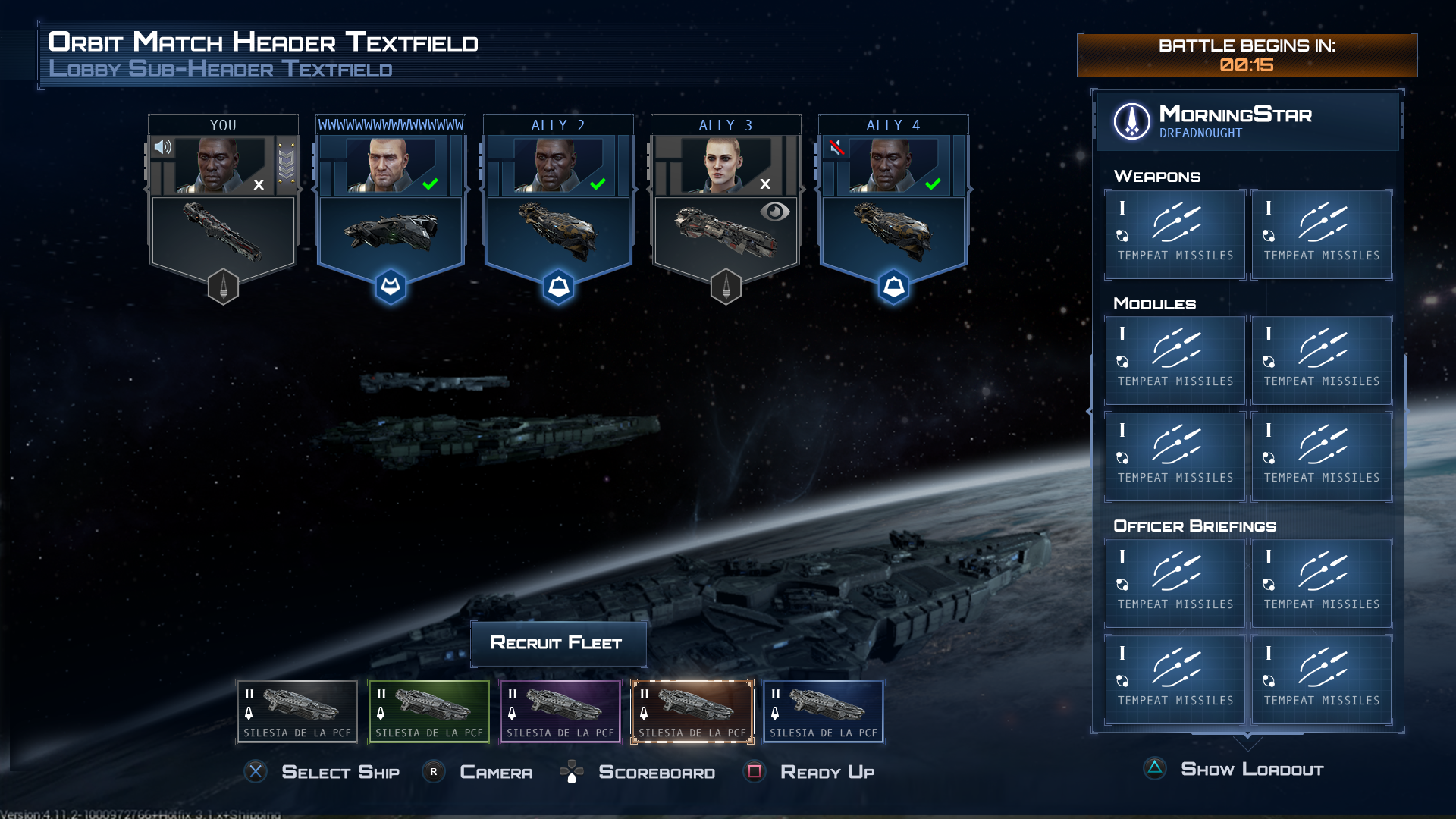Select the green Silesia De La PCF ship
The width and height of the screenshot is (1456, 819).
[428, 711]
